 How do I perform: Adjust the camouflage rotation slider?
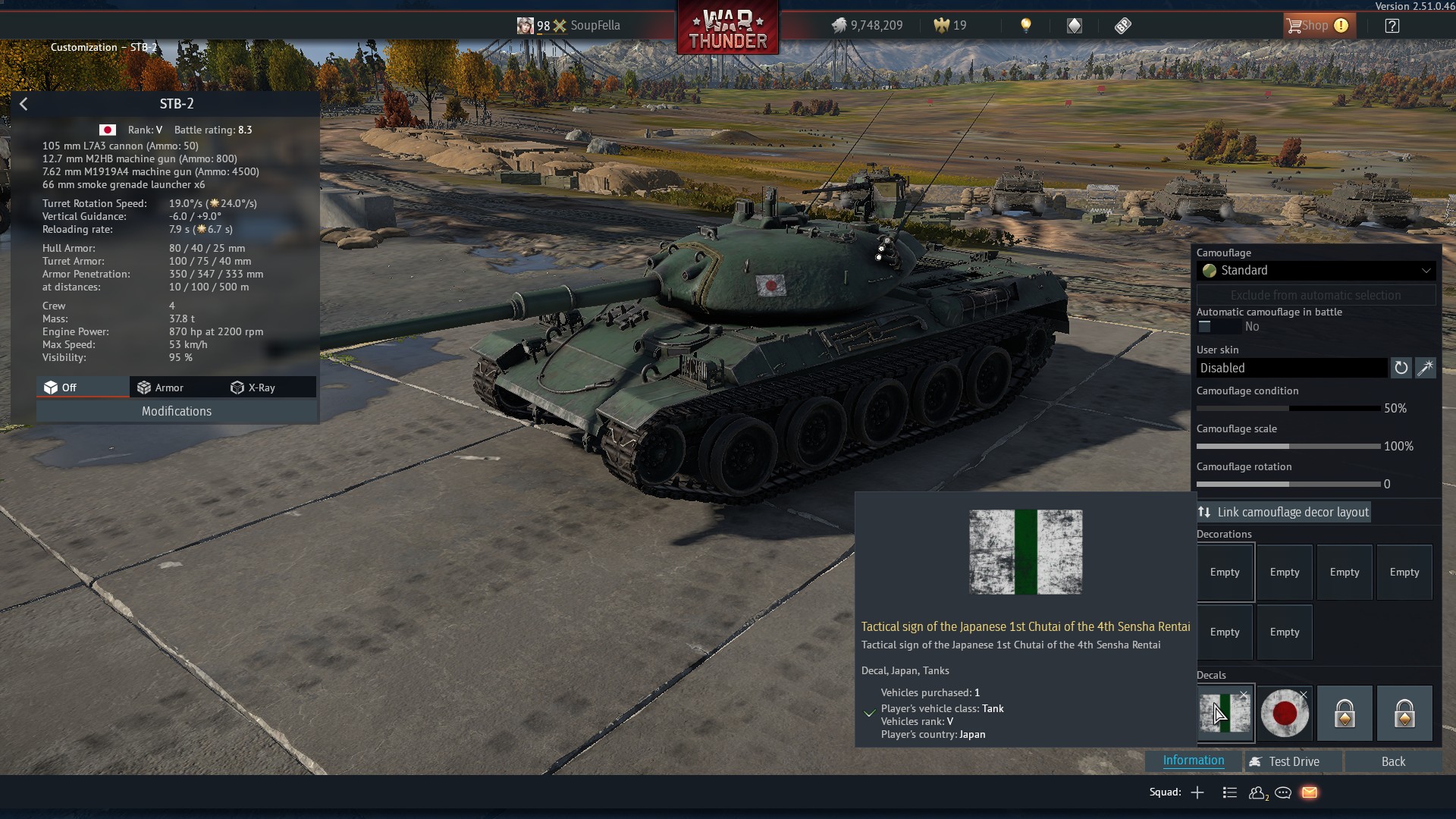[x=1288, y=485]
